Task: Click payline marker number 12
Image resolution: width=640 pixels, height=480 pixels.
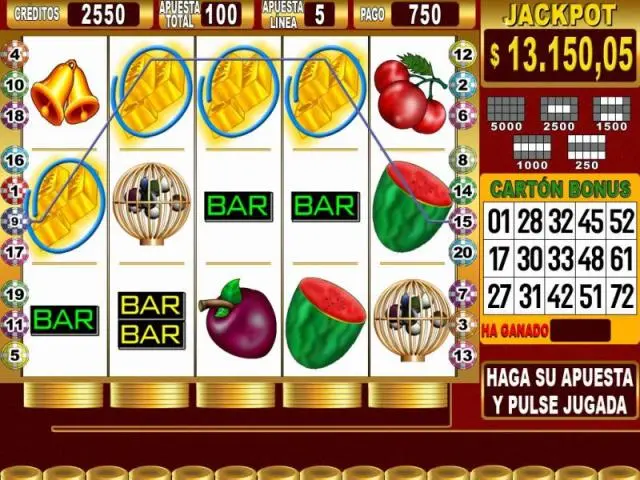Action: pos(463,54)
